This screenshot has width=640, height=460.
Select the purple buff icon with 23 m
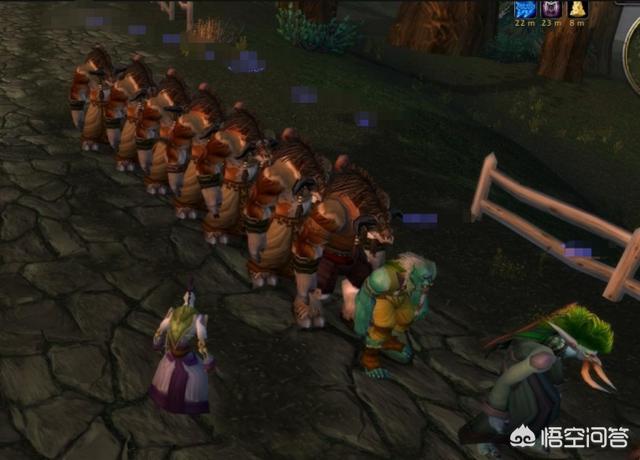[x=552, y=10]
